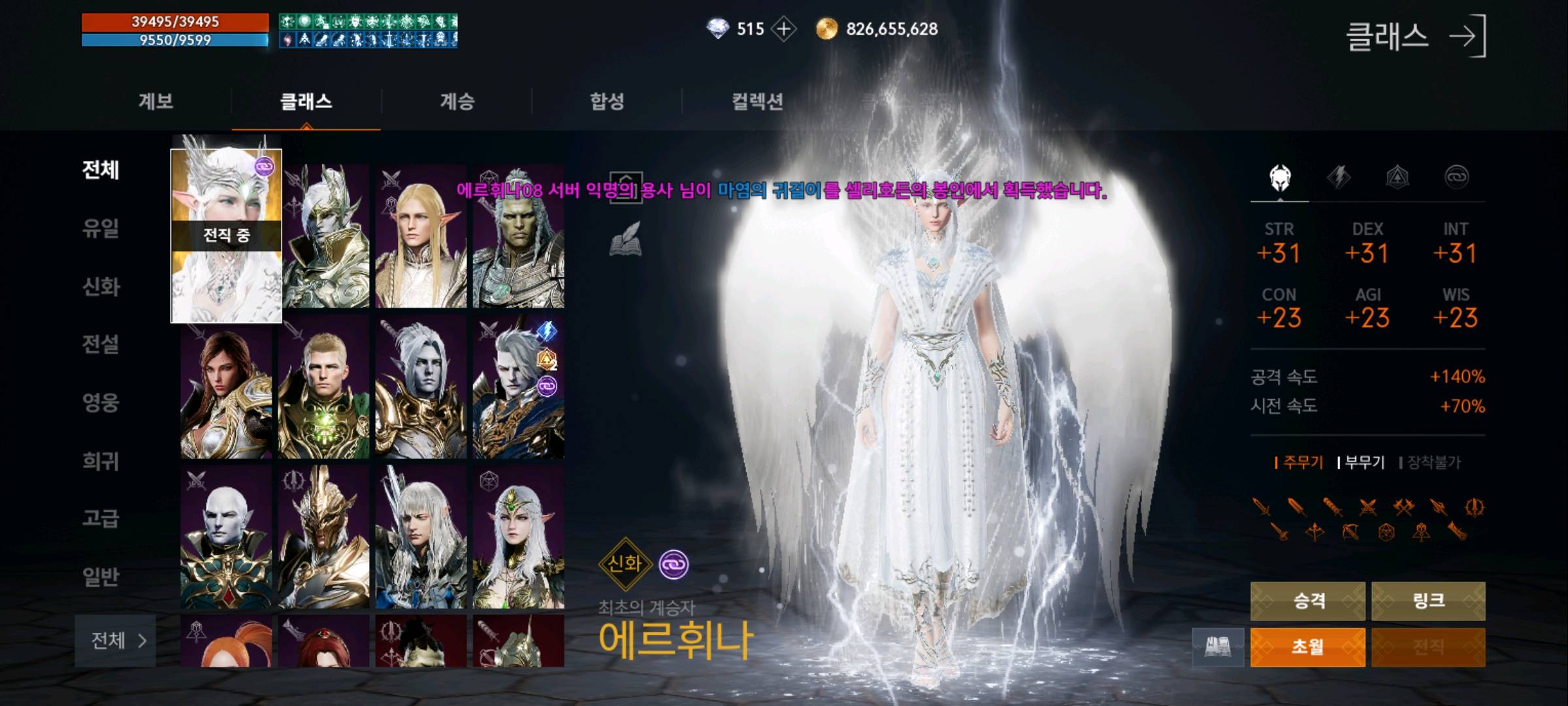
Task: Select the helmet stats tab icon
Action: click(x=1279, y=176)
